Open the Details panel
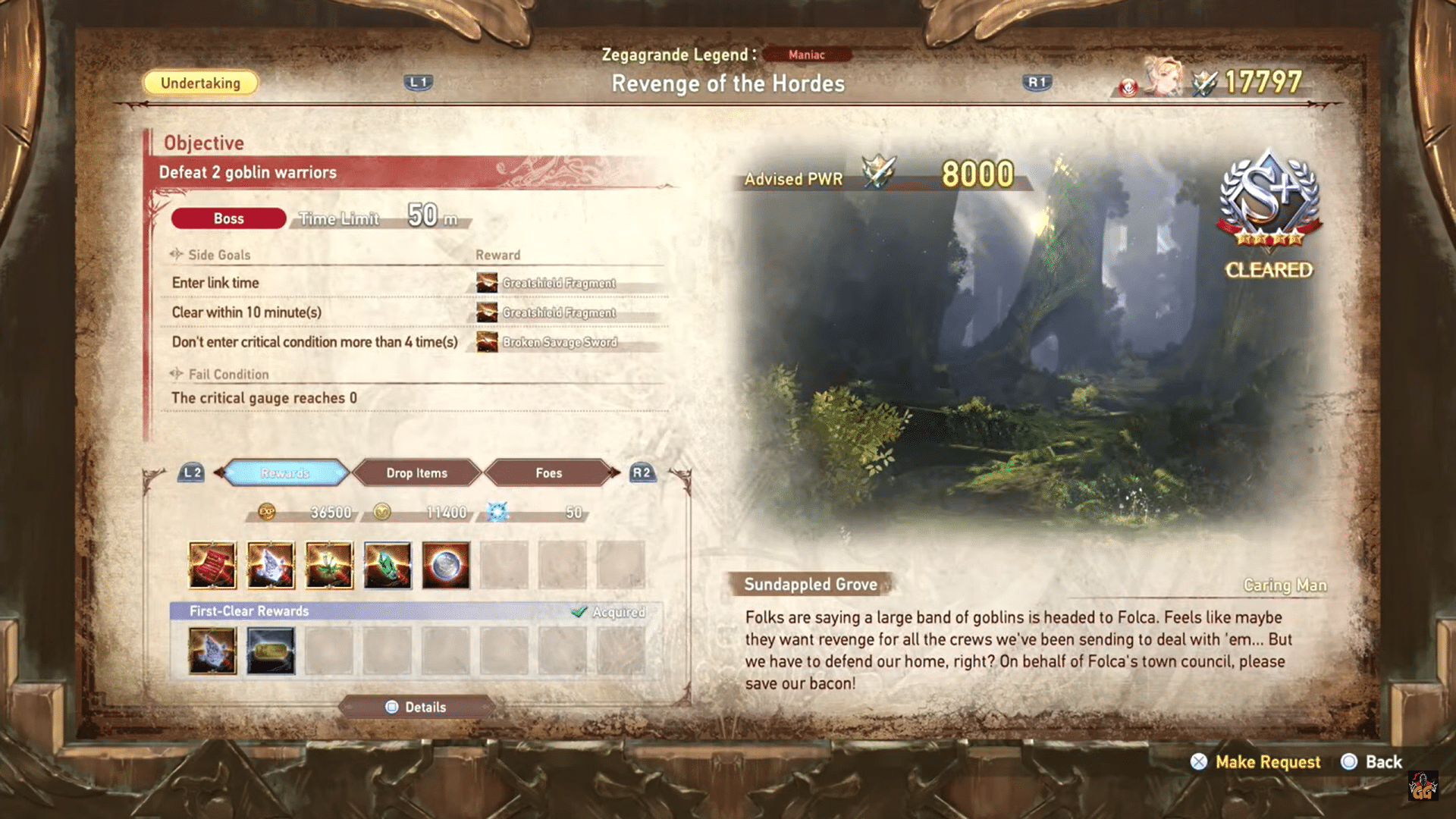This screenshot has width=1456, height=819. (416, 707)
